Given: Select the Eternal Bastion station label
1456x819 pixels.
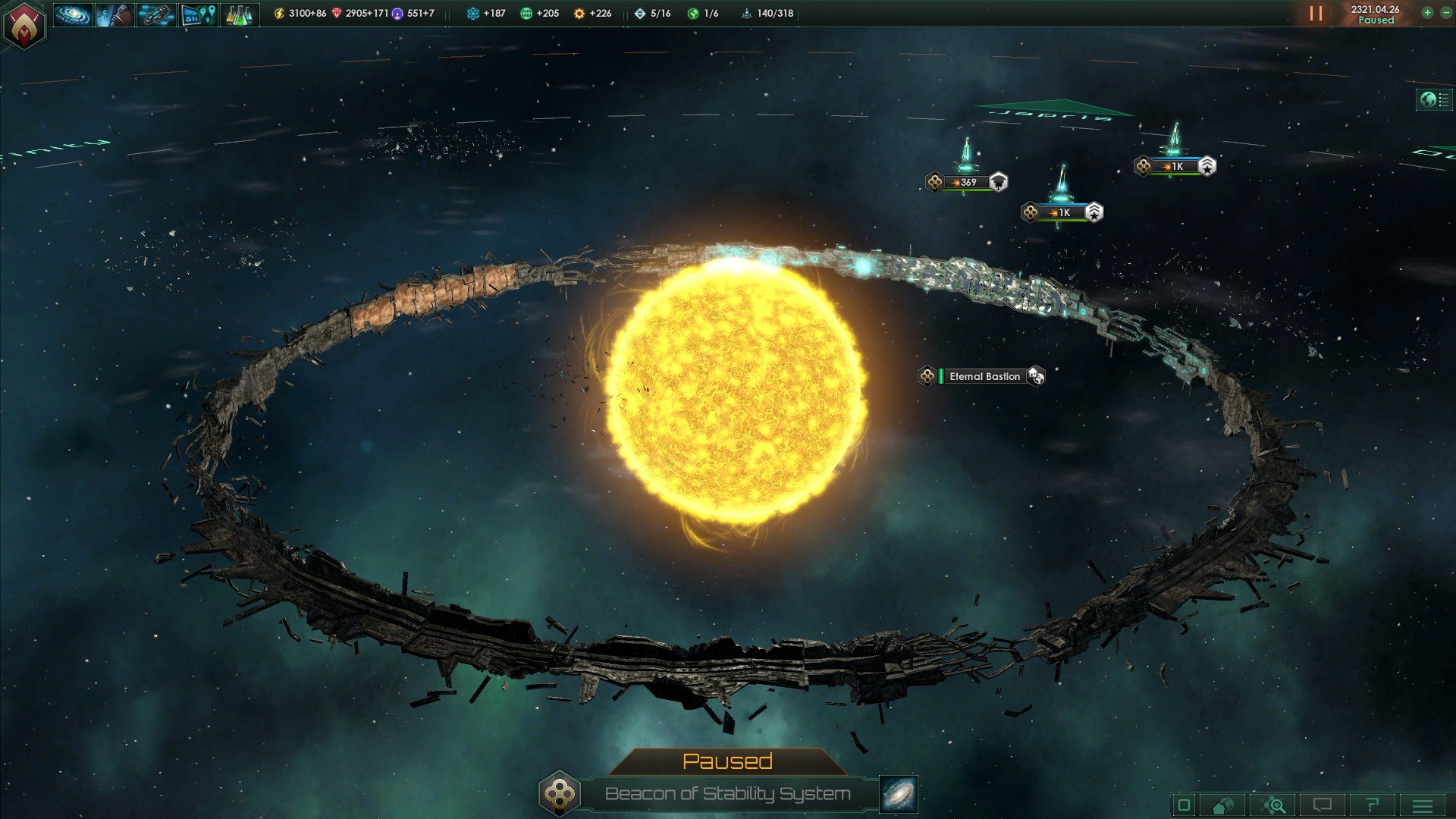Looking at the screenshot, I should coord(984,376).
